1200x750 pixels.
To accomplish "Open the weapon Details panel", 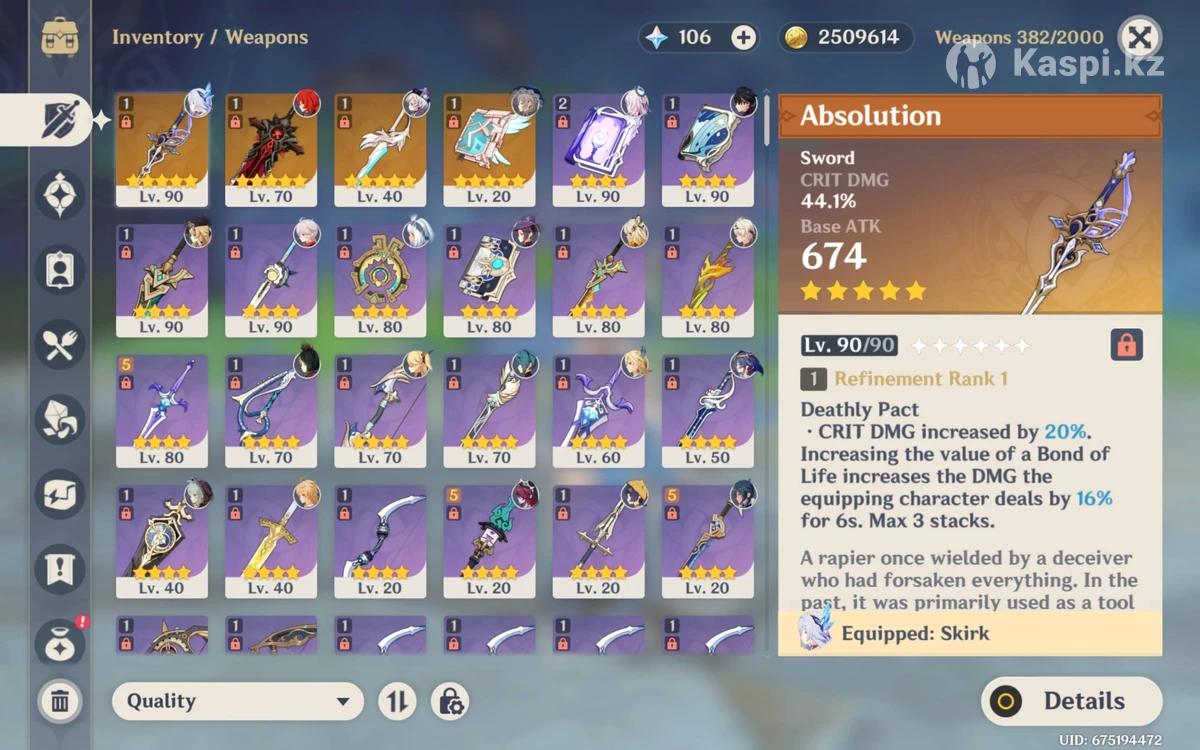I will coord(1071,701).
